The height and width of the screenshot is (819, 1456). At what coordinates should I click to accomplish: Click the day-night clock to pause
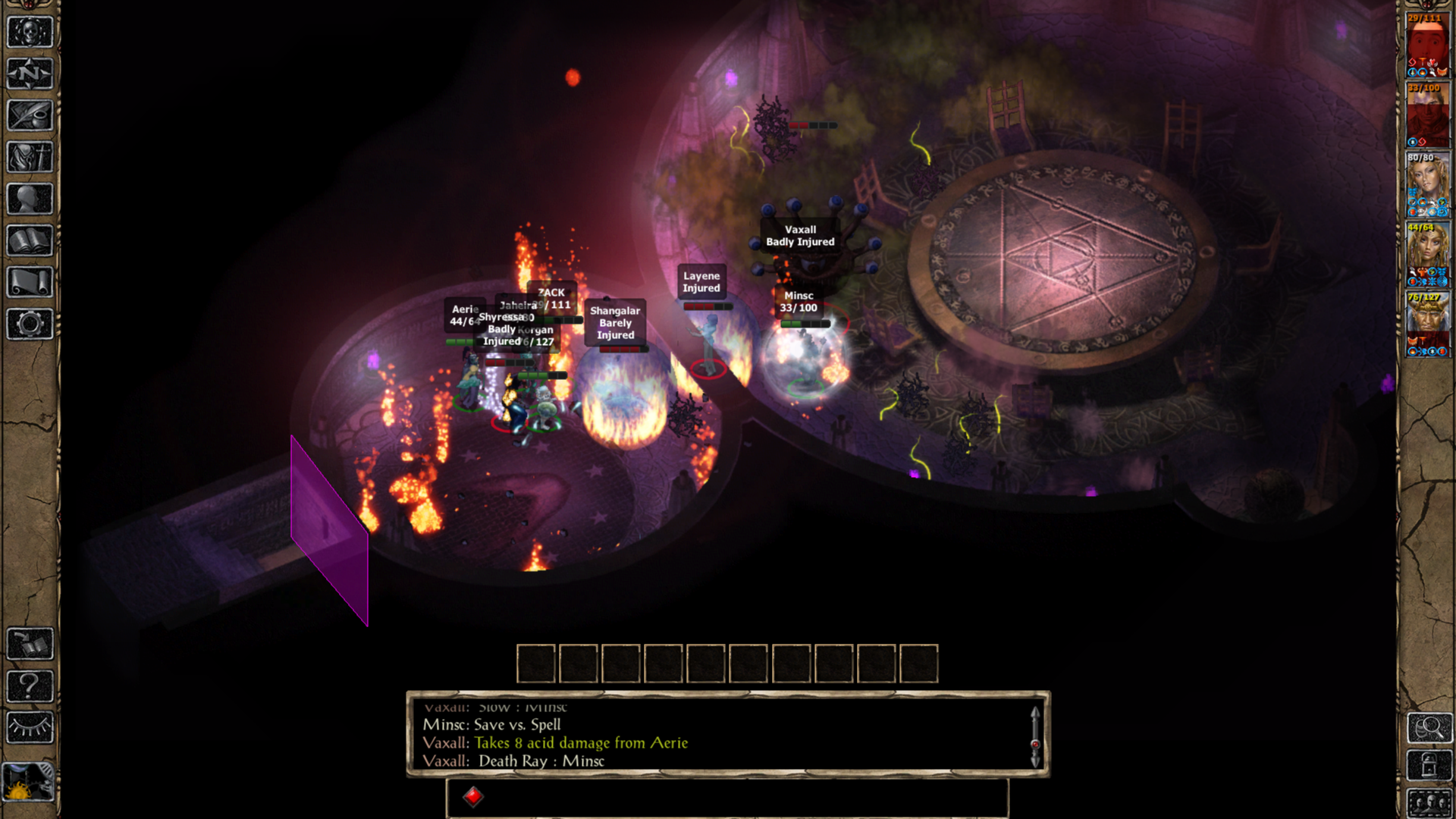28,783
